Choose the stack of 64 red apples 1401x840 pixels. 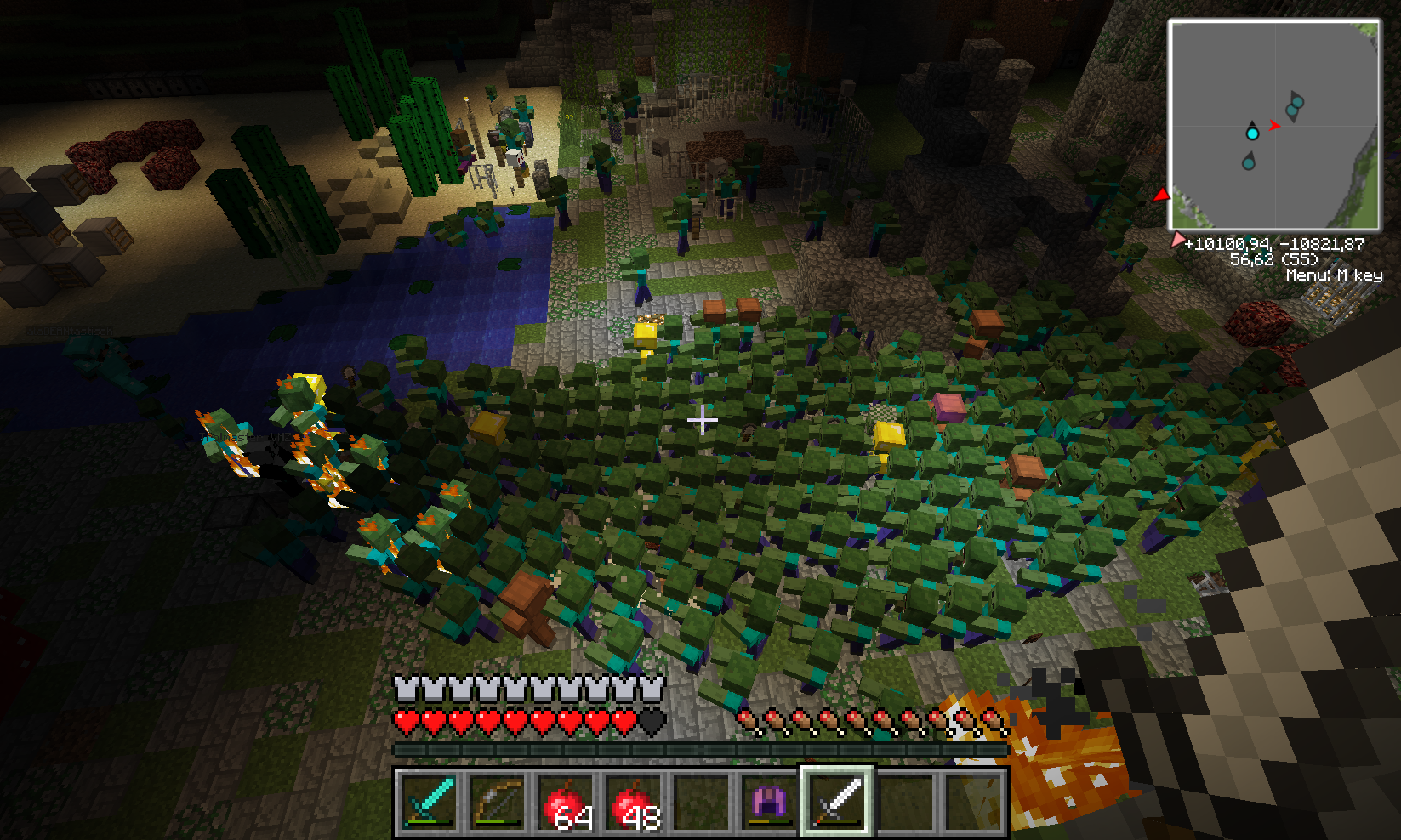pos(565,801)
